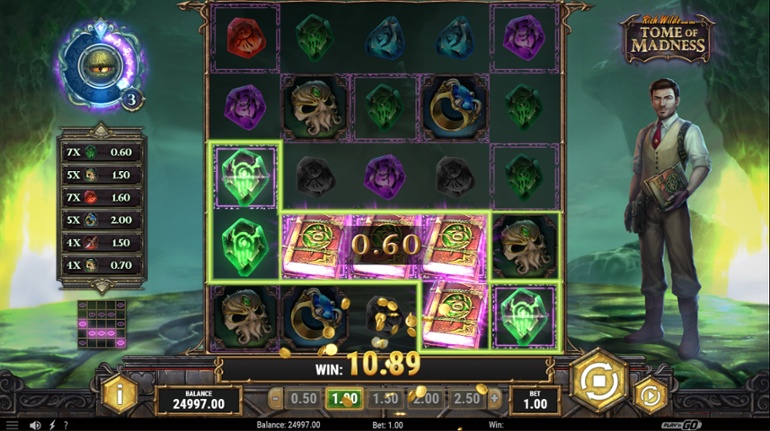Spin the reels with the large gold button
The image size is (770, 431).
598,381
